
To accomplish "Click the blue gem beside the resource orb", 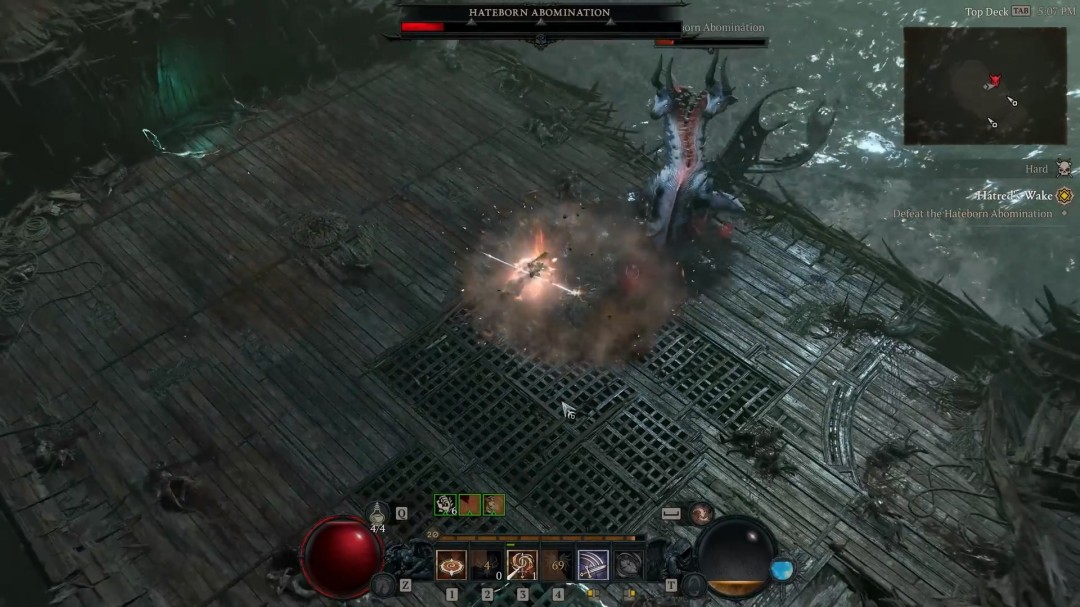I will [x=782, y=570].
